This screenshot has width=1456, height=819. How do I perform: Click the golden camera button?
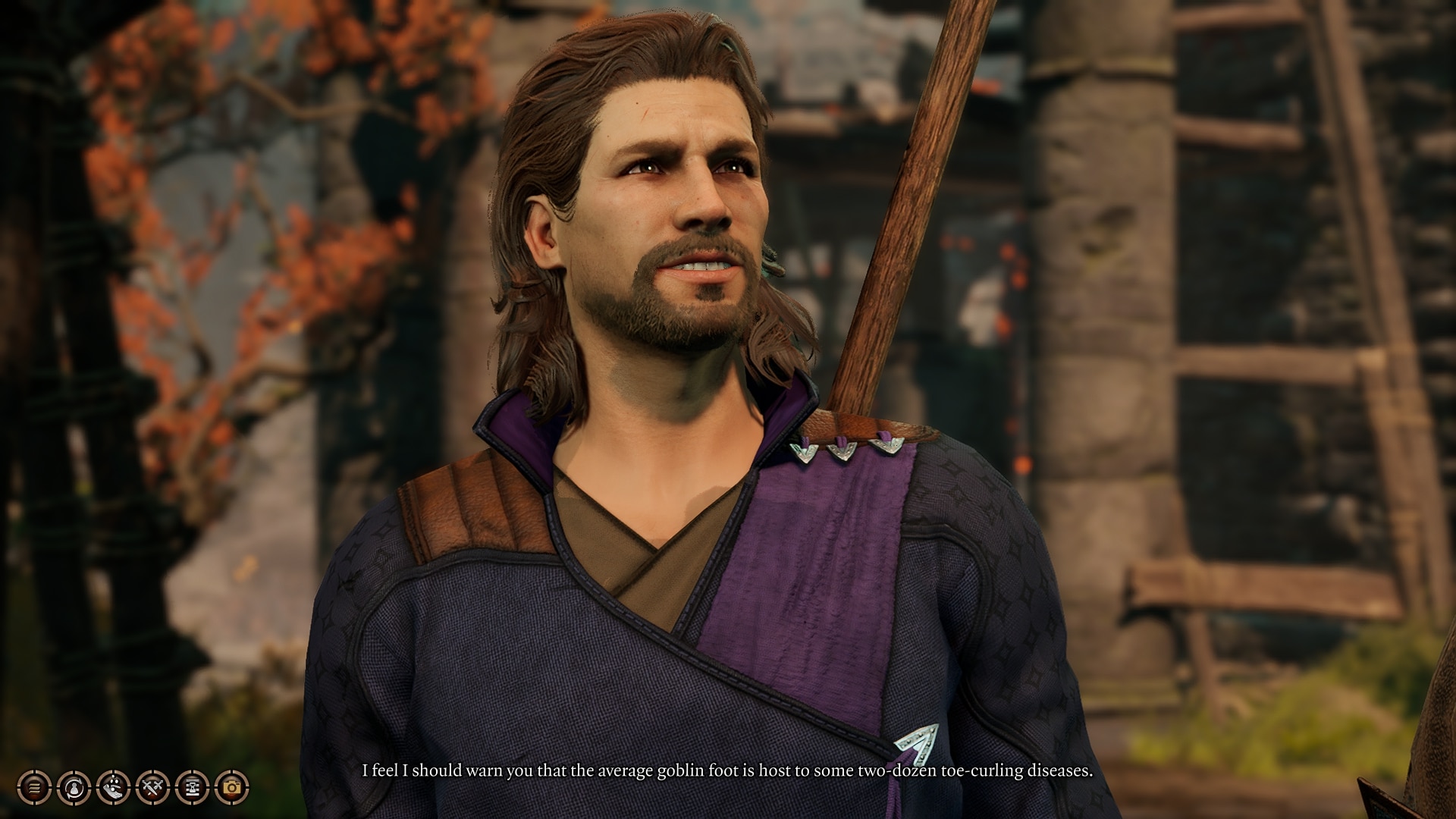[x=231, y=788]
